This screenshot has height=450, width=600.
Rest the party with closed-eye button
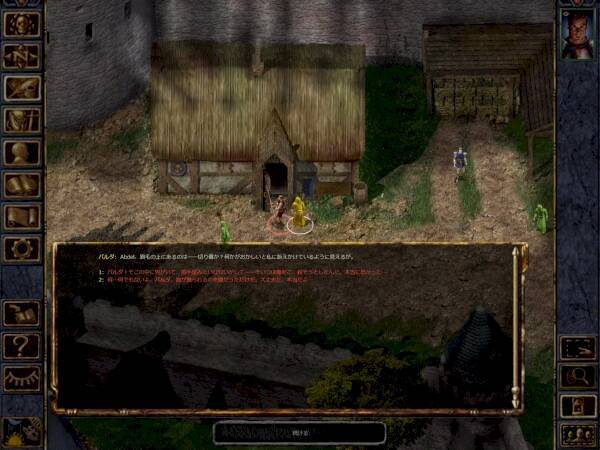click(22, 378)
